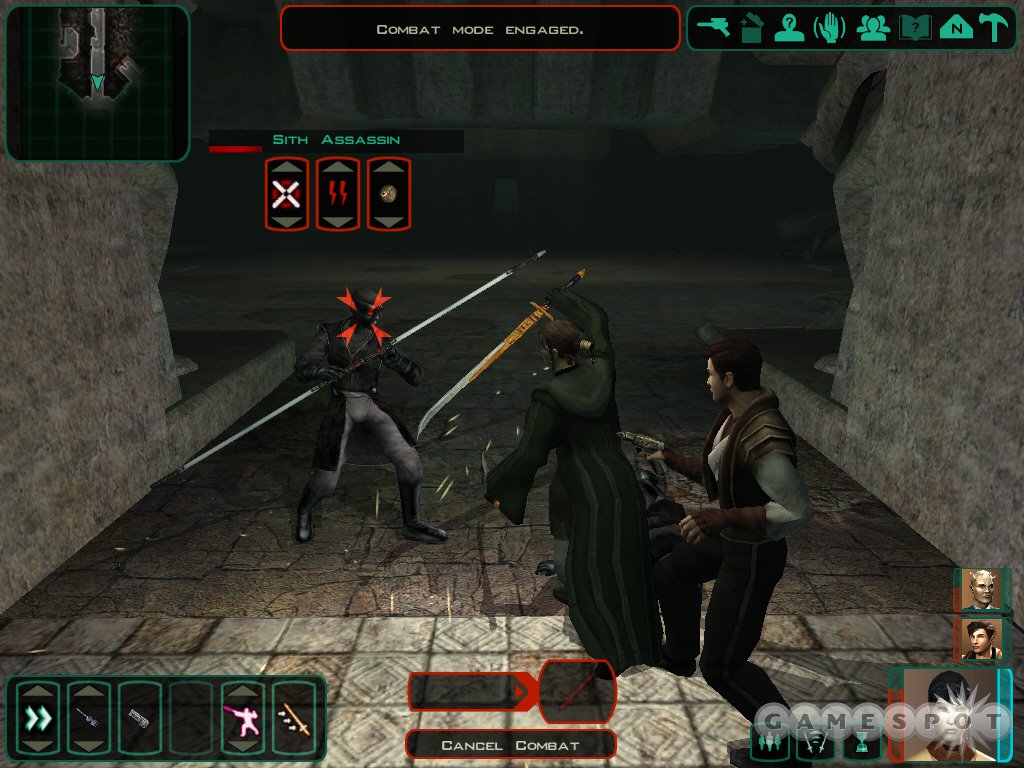Open the Party selection (group icon)
The width and height of the screenshot is (1024, 768).
(x=873, y=28)
